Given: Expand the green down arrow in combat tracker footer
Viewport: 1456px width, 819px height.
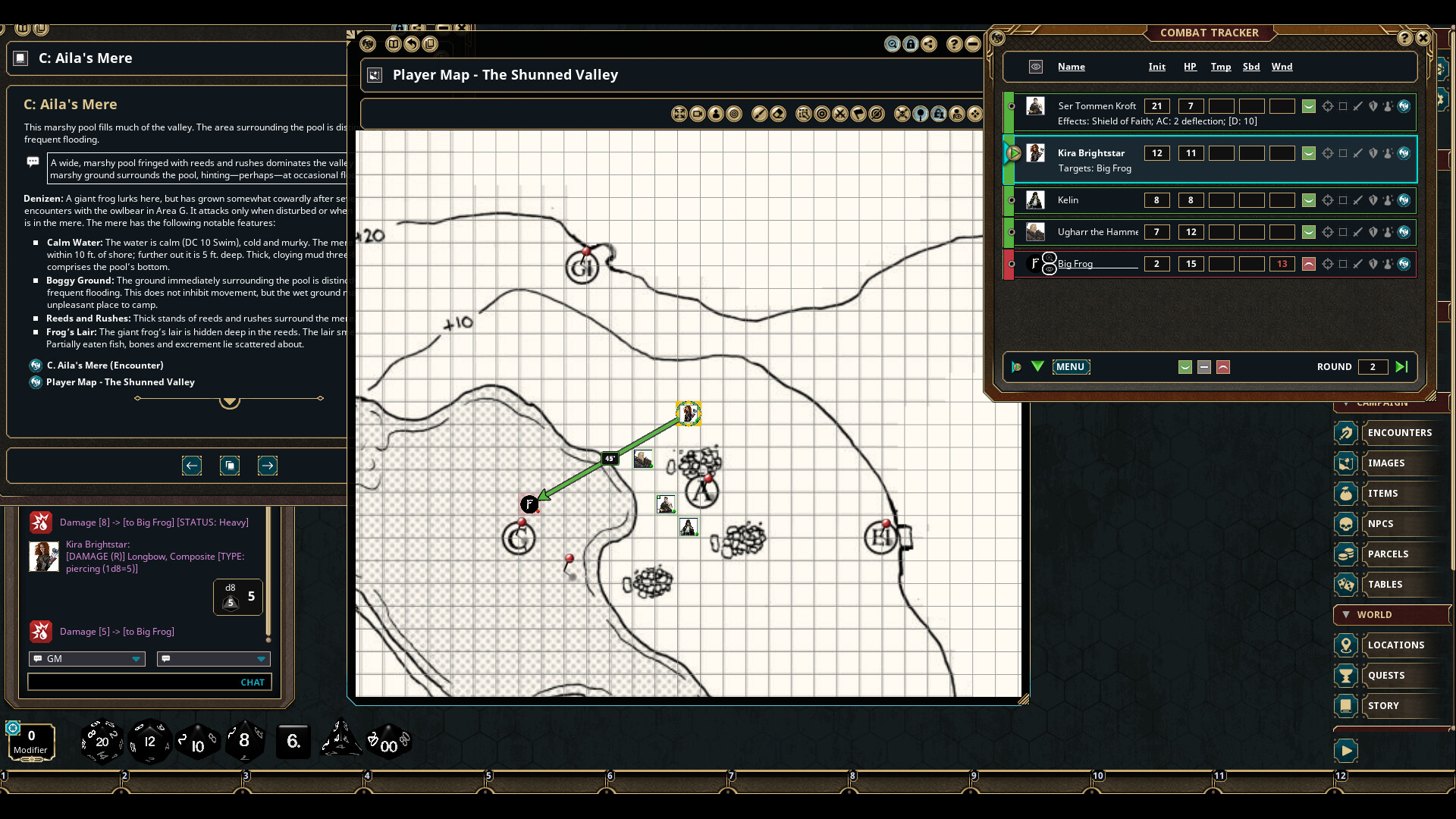Looking at the screenshot, I should click(1037, 367).
